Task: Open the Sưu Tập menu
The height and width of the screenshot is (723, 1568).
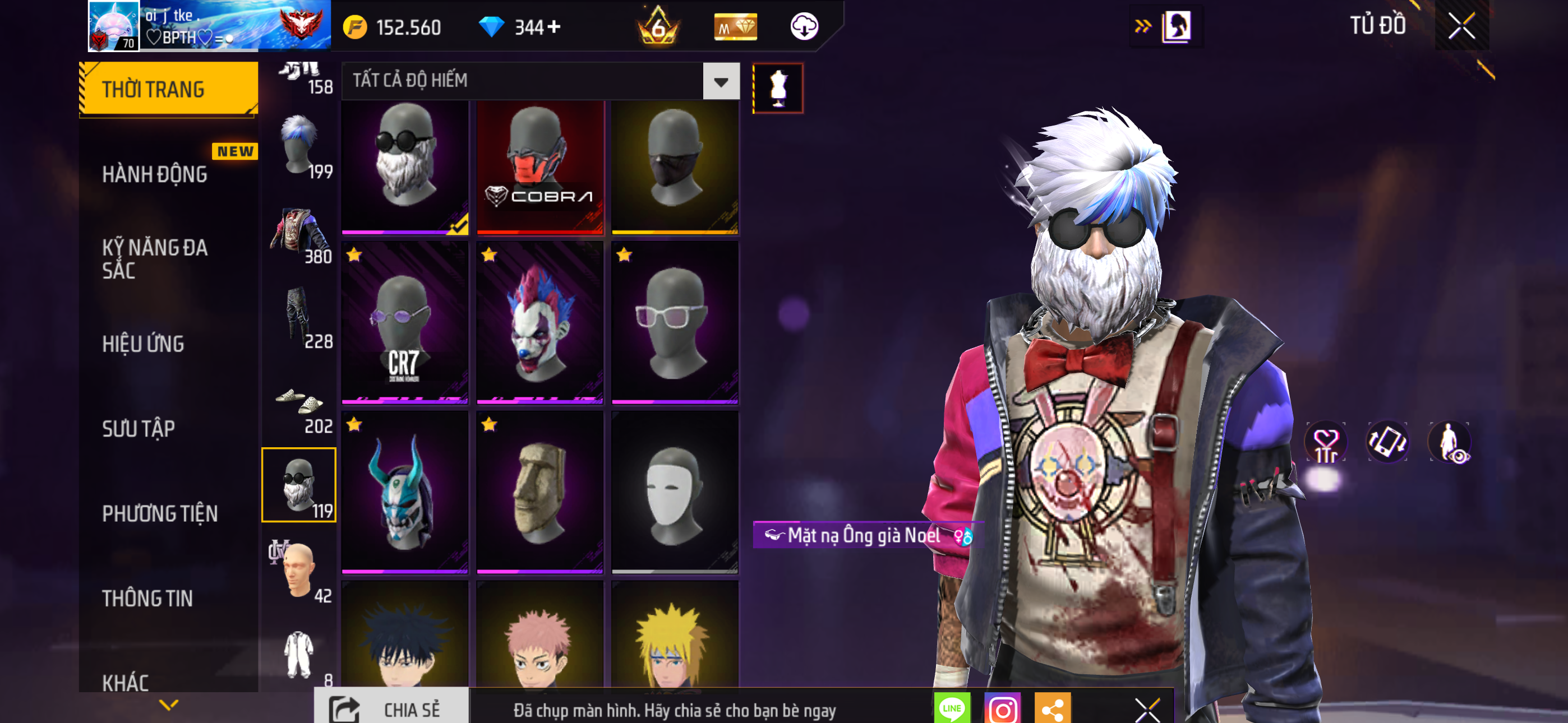Action: point(139,428)
